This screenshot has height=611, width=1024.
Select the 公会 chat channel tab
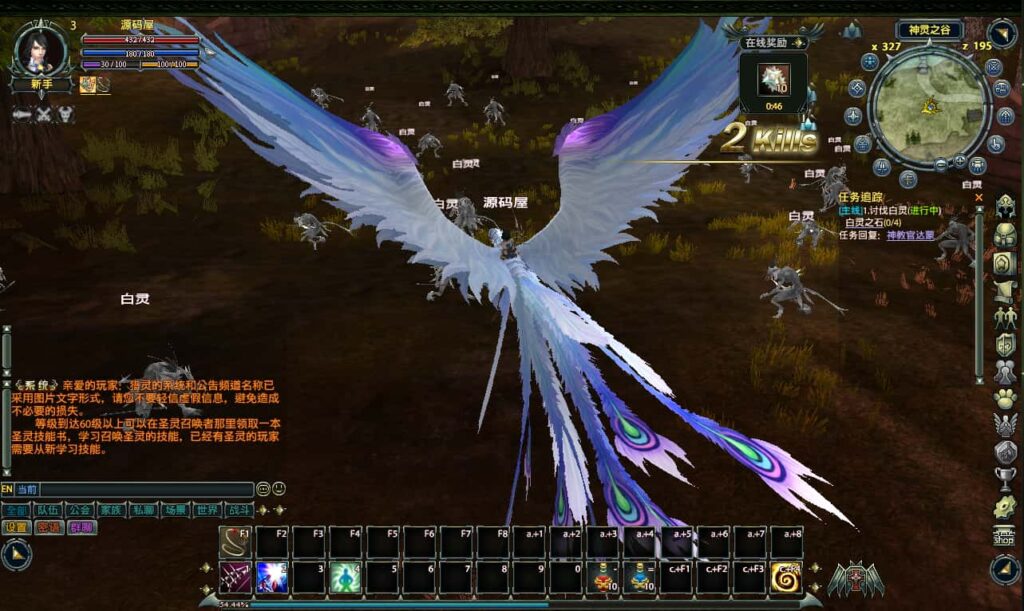click(x=79, y=510)
